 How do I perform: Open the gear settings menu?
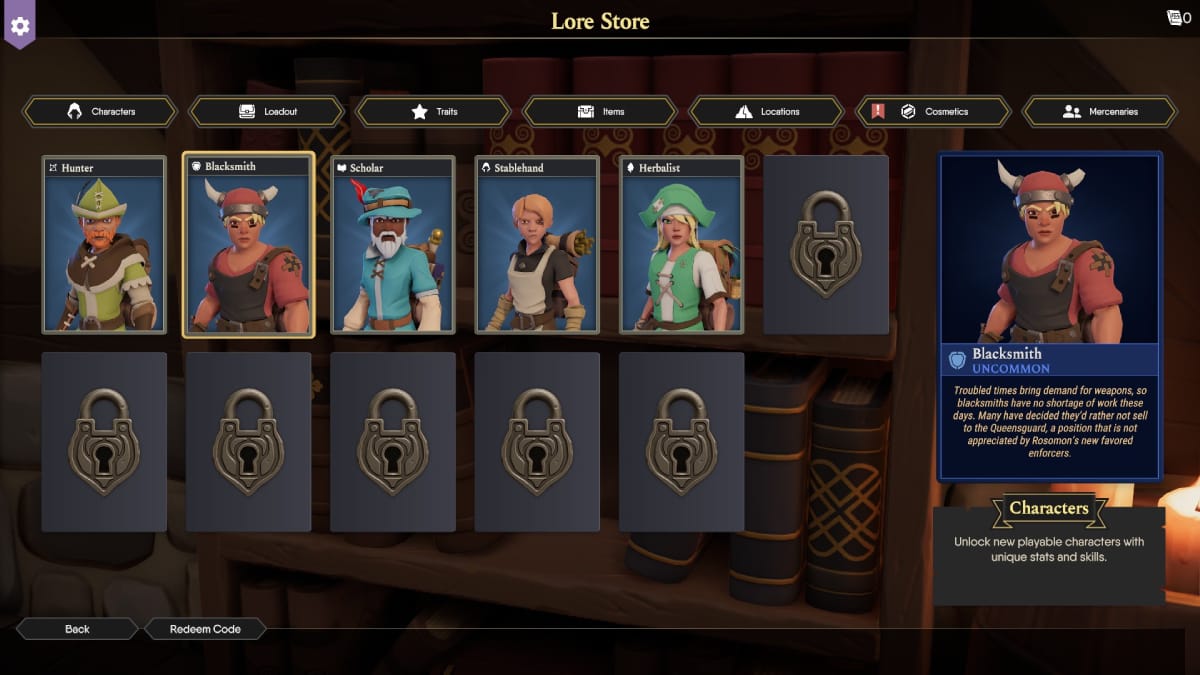[20, 24]
